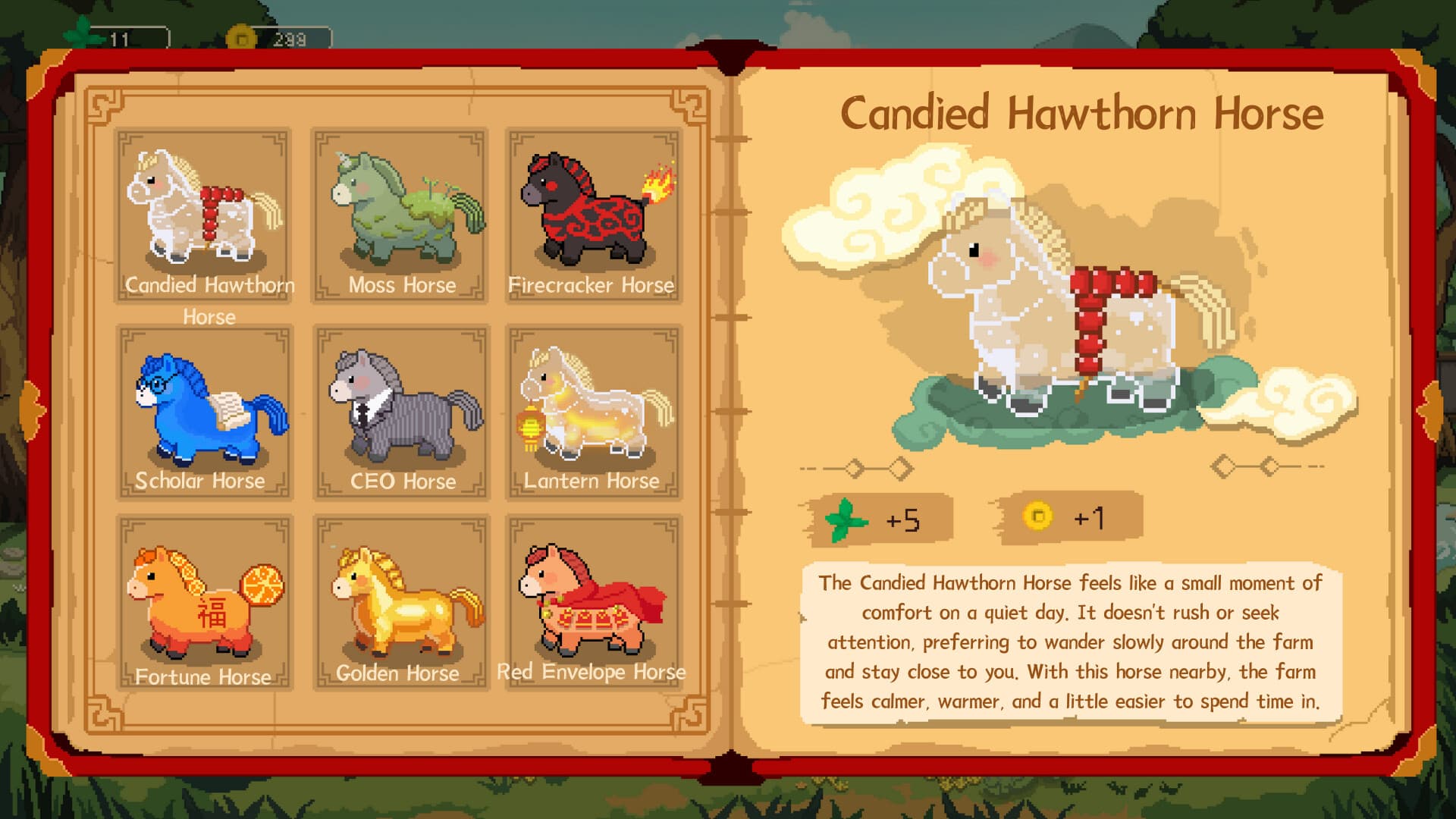Open the Fortune Horse entry
The height and width of the screenshot is (819, 1456).
pyautogui.click(x=205, y=603)
